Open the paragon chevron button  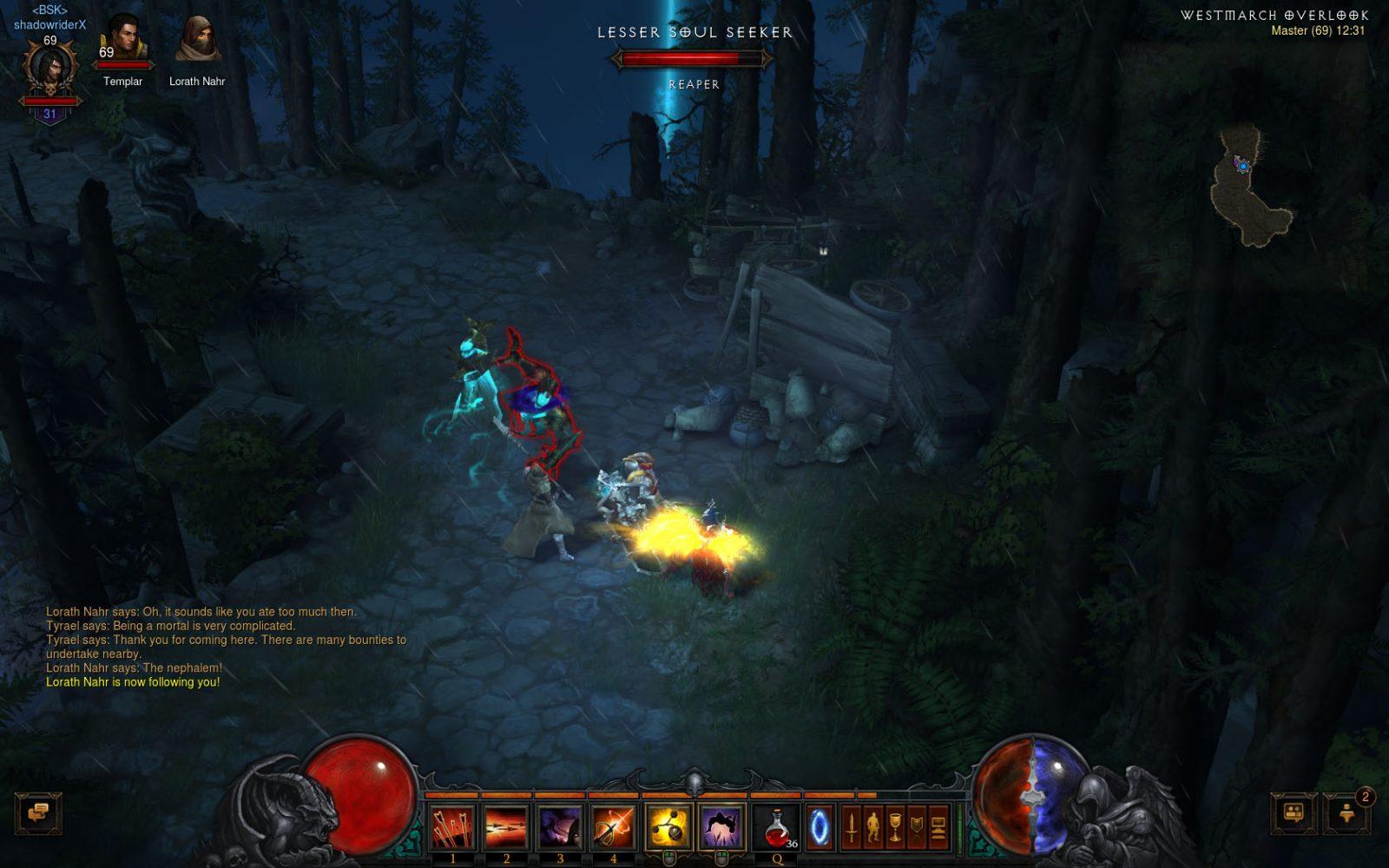[917, 825]
